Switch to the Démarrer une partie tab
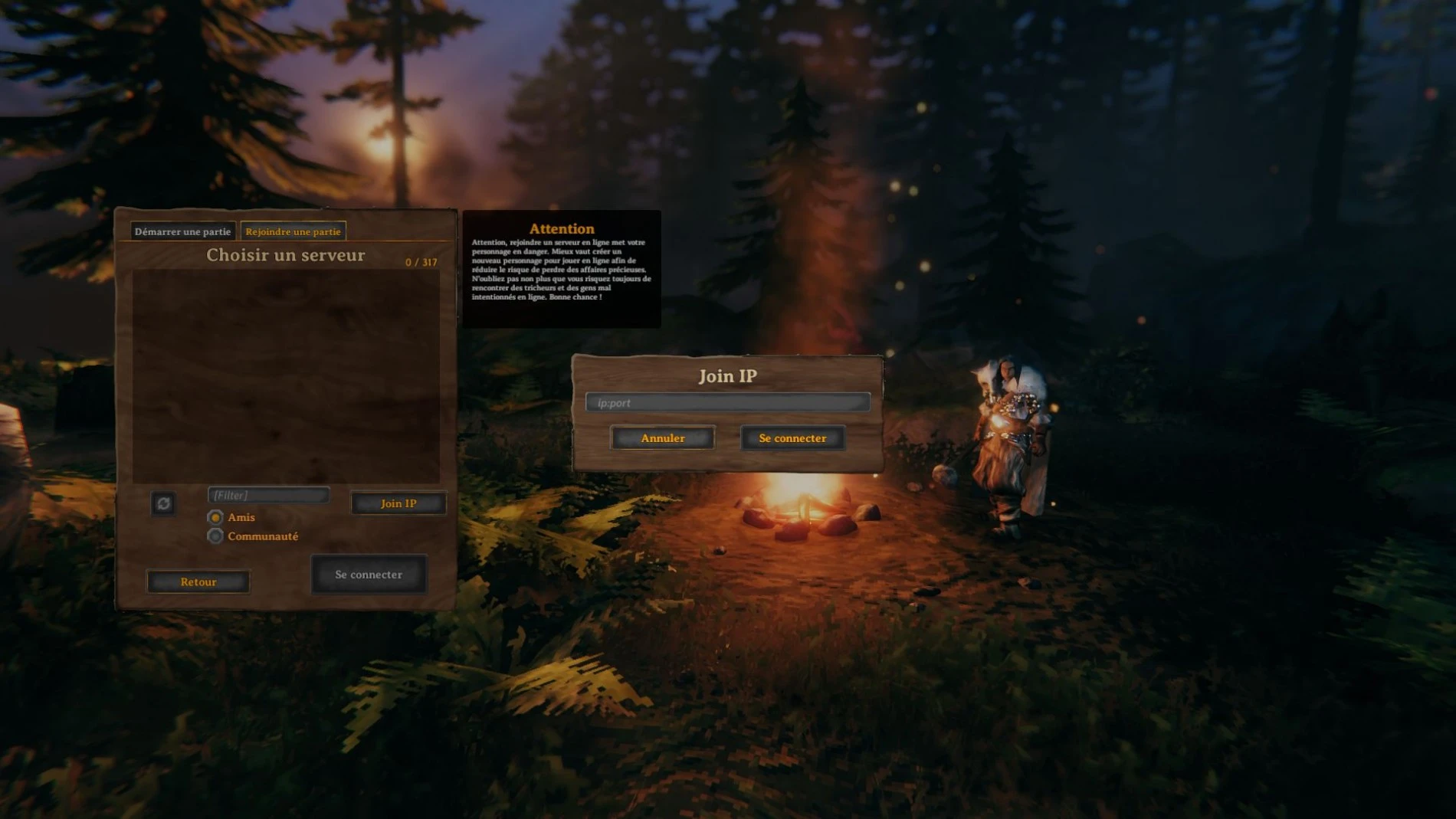This screenshot has width=1456, height=819. coord(182,230)
